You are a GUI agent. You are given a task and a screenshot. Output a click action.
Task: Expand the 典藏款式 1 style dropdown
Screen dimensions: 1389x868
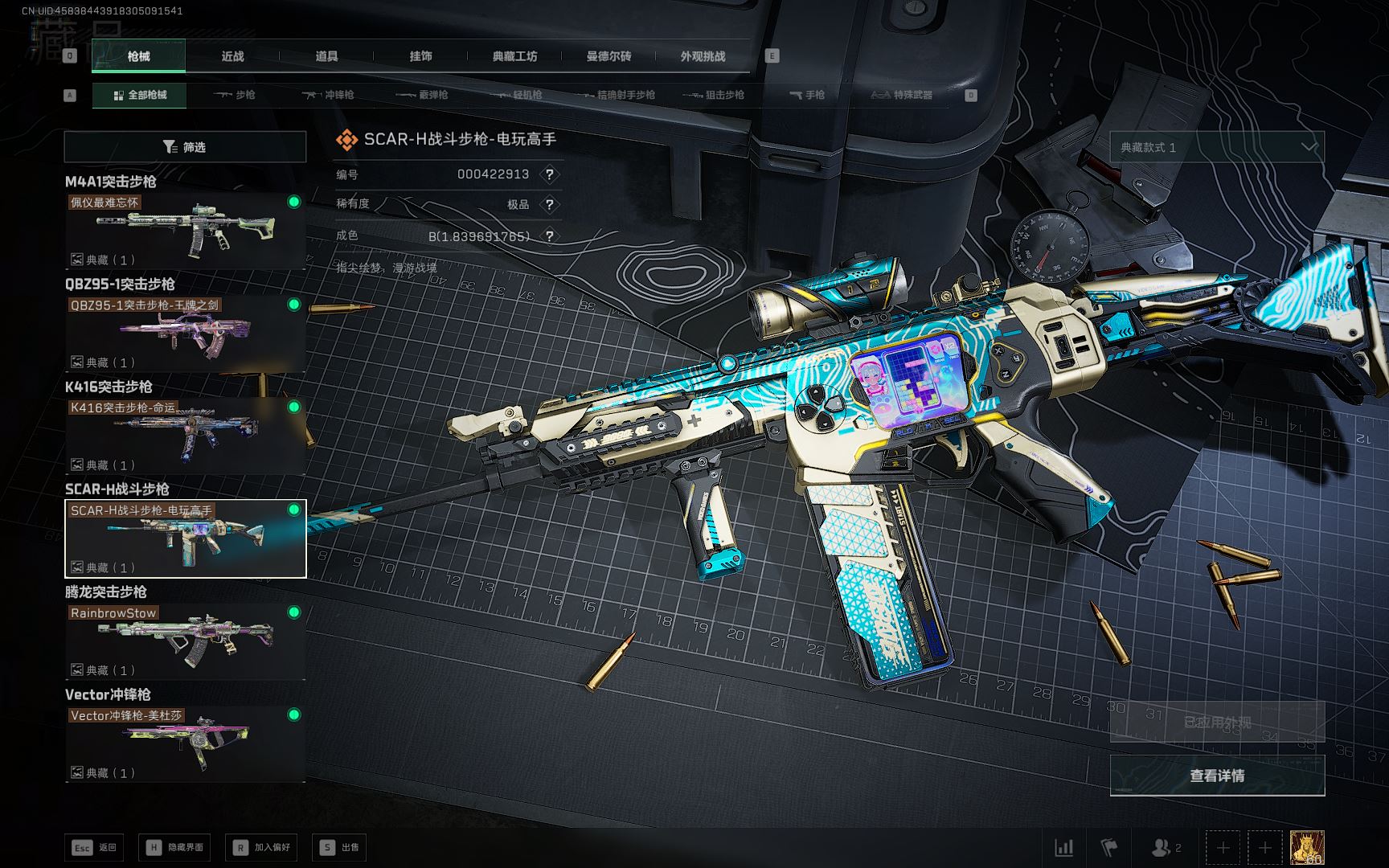click(x=1217, y=147)
